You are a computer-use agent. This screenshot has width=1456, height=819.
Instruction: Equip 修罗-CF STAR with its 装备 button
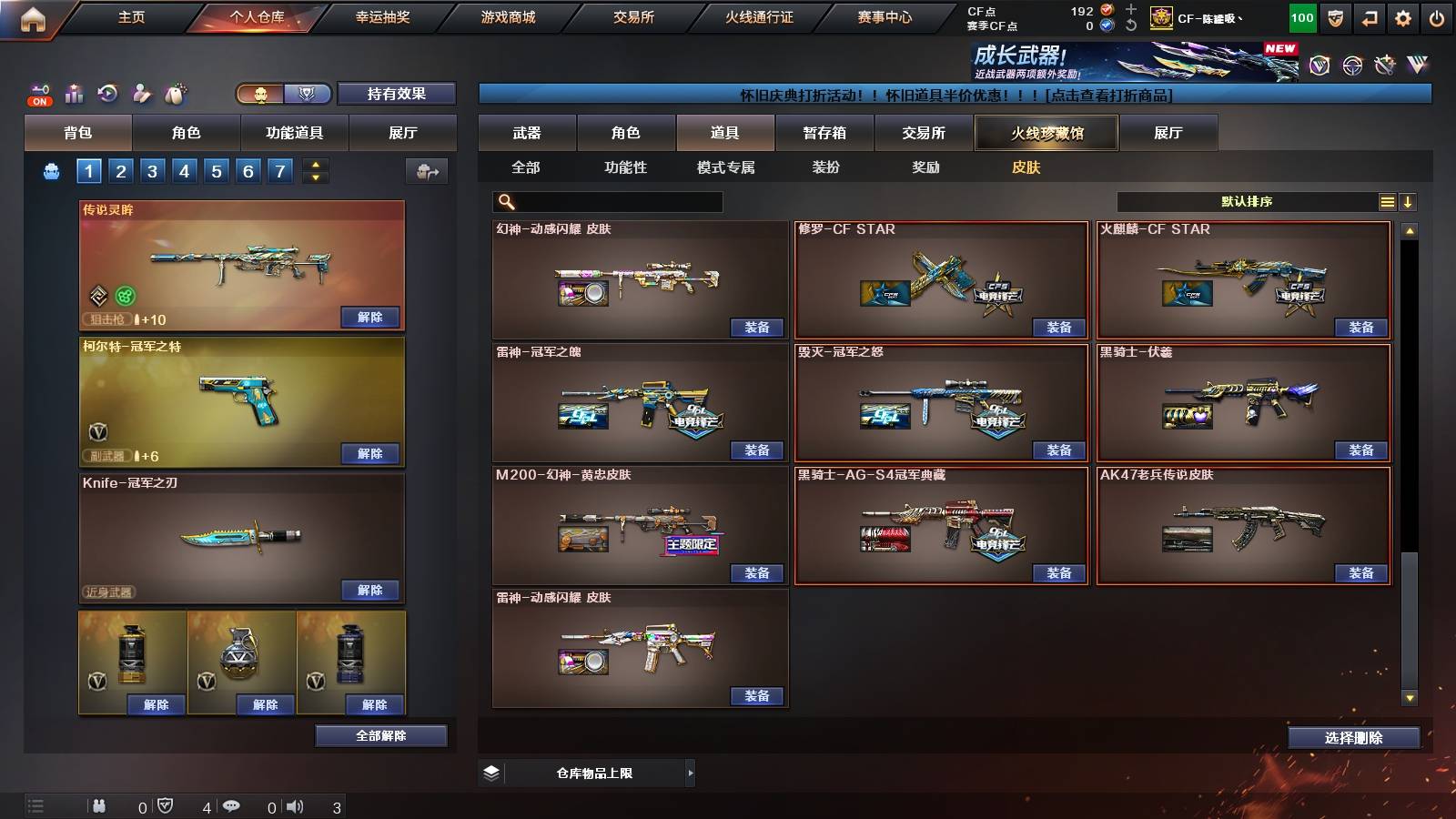point(1057,326)
